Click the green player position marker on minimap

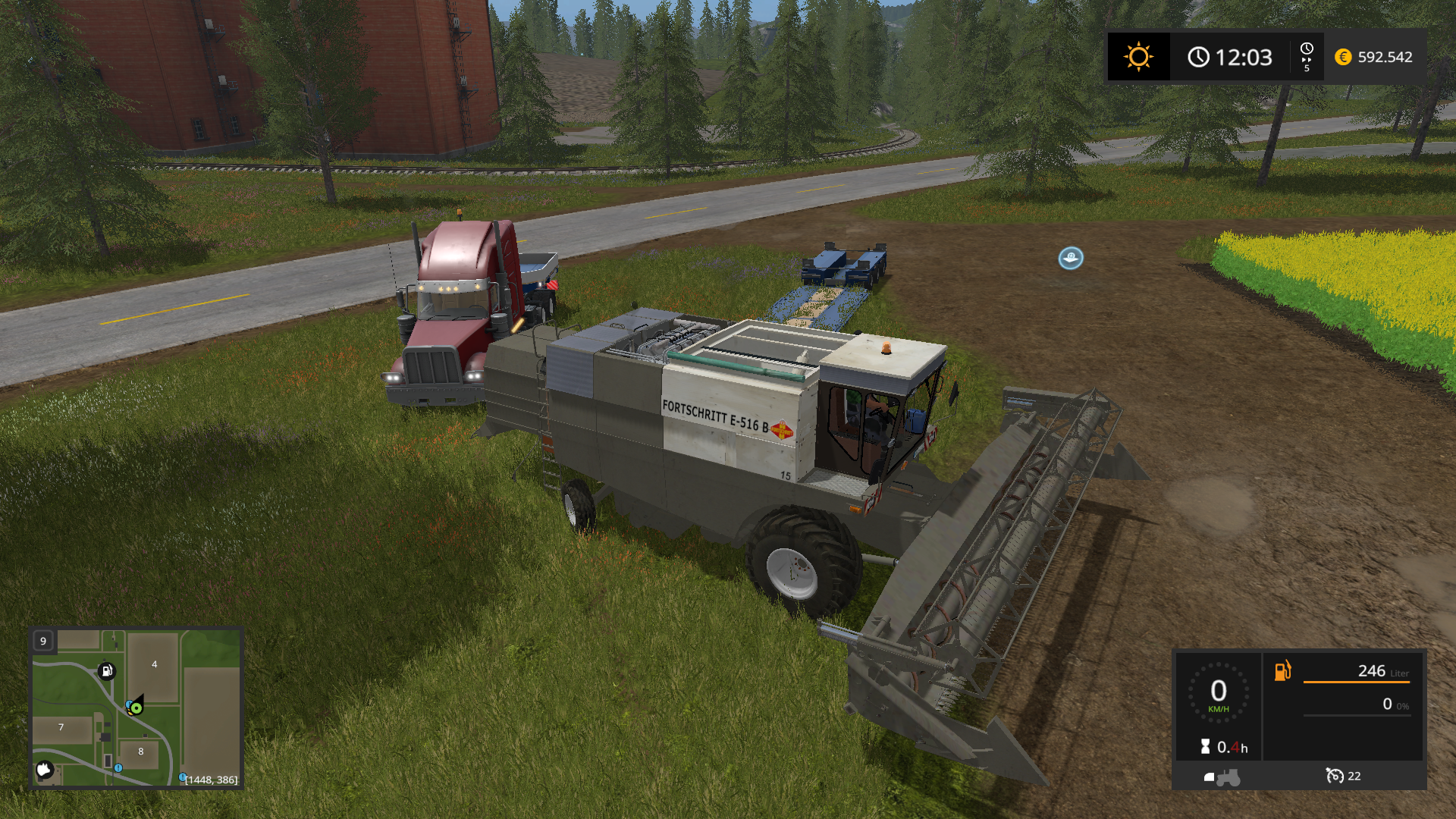(x=136, y=708)
